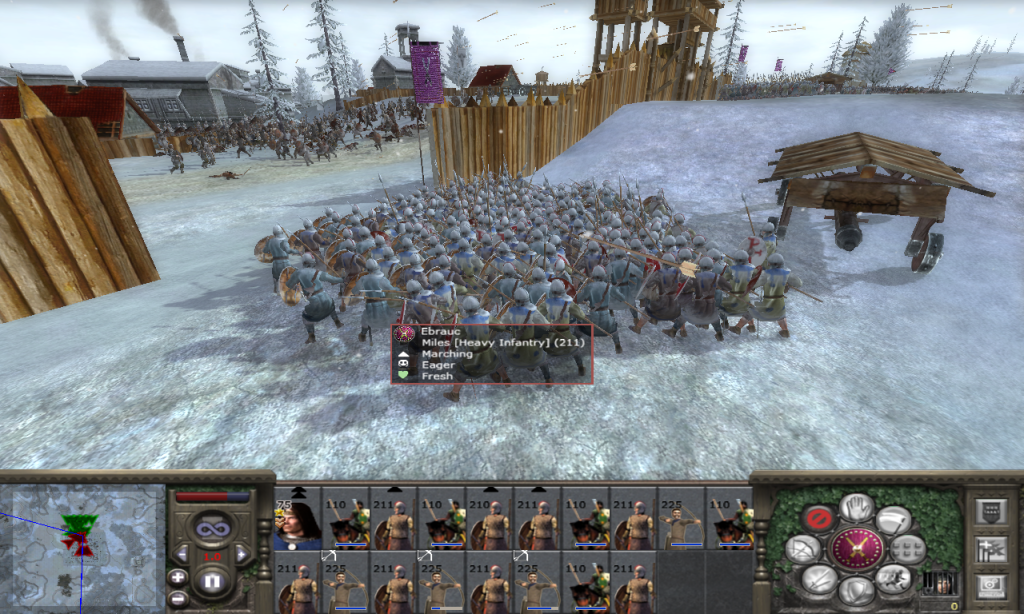The height and width of the screenshot is (614, 1024).
Task: Toggle the run order button
Action: pyautogui.click(x=894, y=578)
